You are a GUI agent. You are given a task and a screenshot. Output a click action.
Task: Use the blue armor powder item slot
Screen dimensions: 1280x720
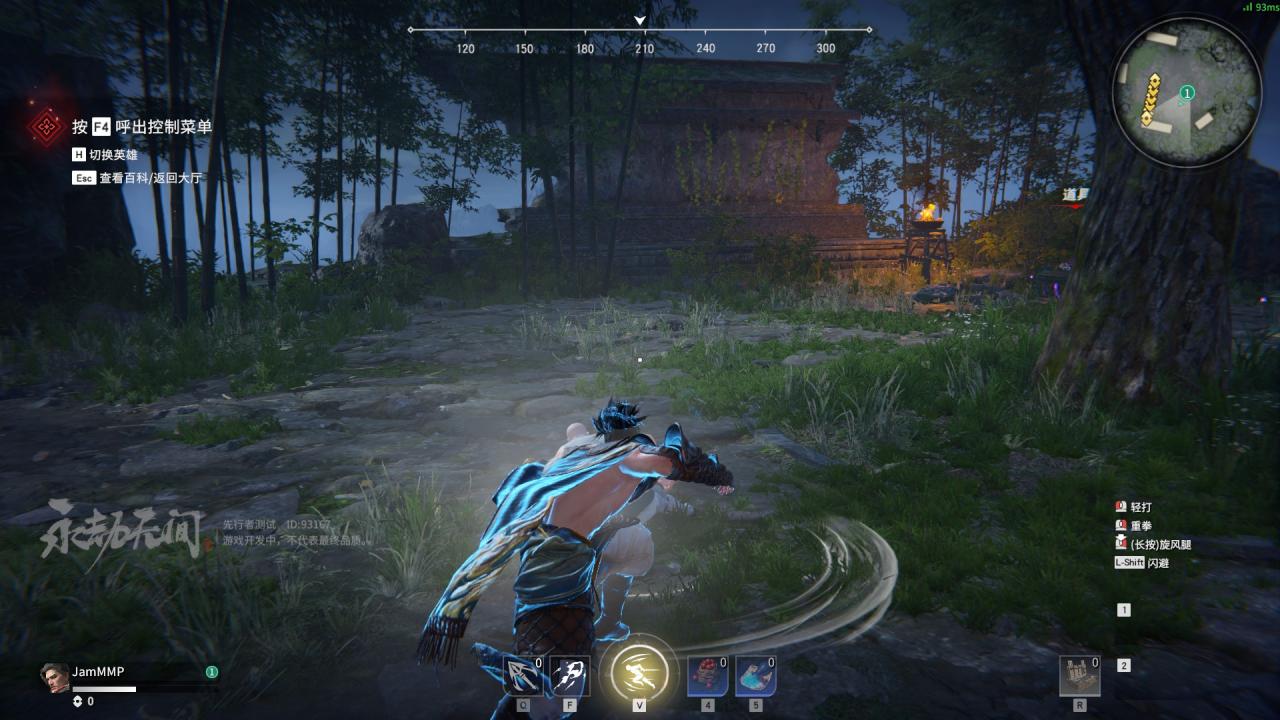pos(755,676)
